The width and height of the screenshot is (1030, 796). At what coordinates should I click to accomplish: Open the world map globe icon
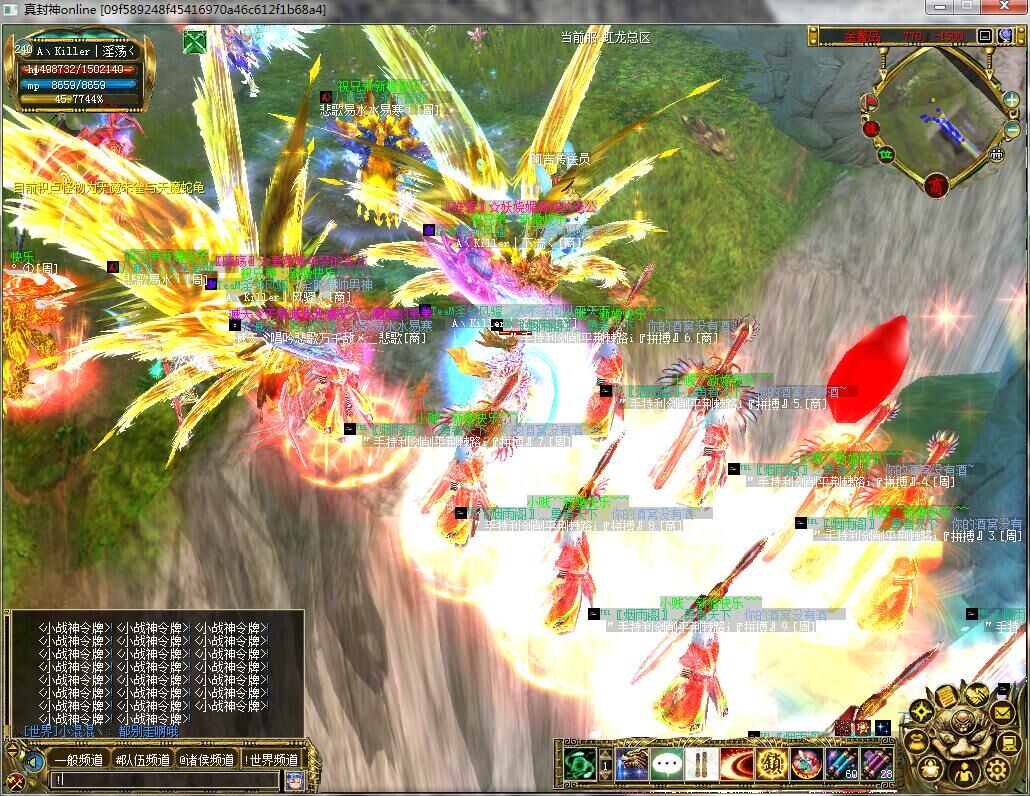[1006, 36]
